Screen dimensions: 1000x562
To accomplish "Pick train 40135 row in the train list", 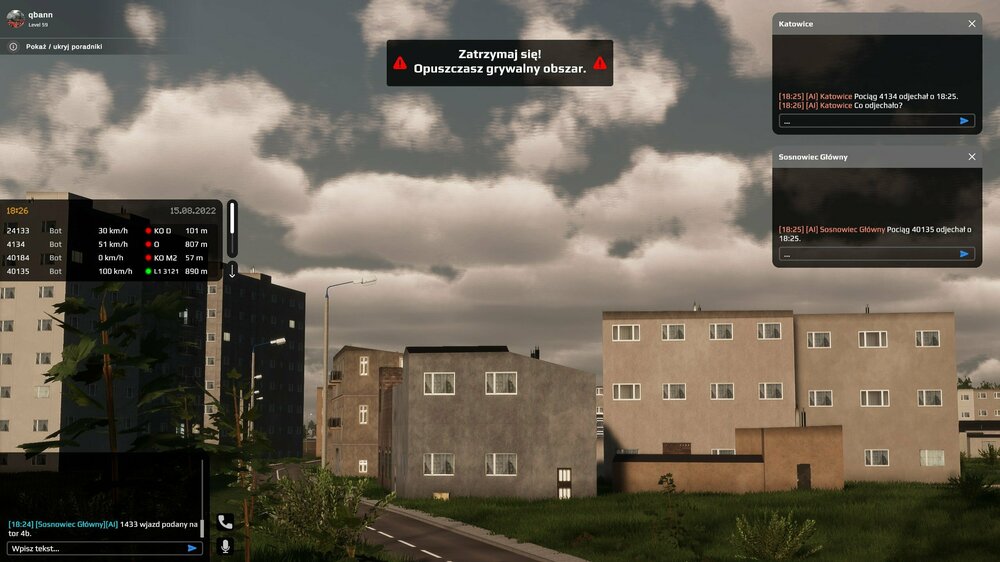I will pyautogui.click(x=108, y=271).
